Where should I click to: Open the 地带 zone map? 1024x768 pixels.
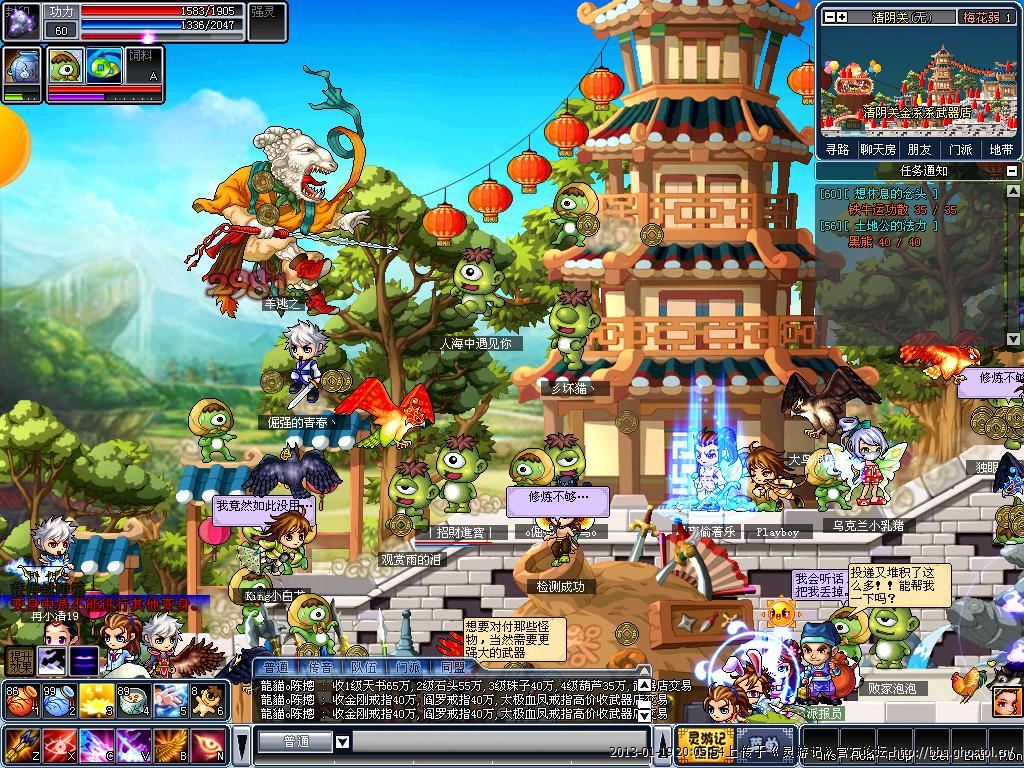(x=1001, y=149)
